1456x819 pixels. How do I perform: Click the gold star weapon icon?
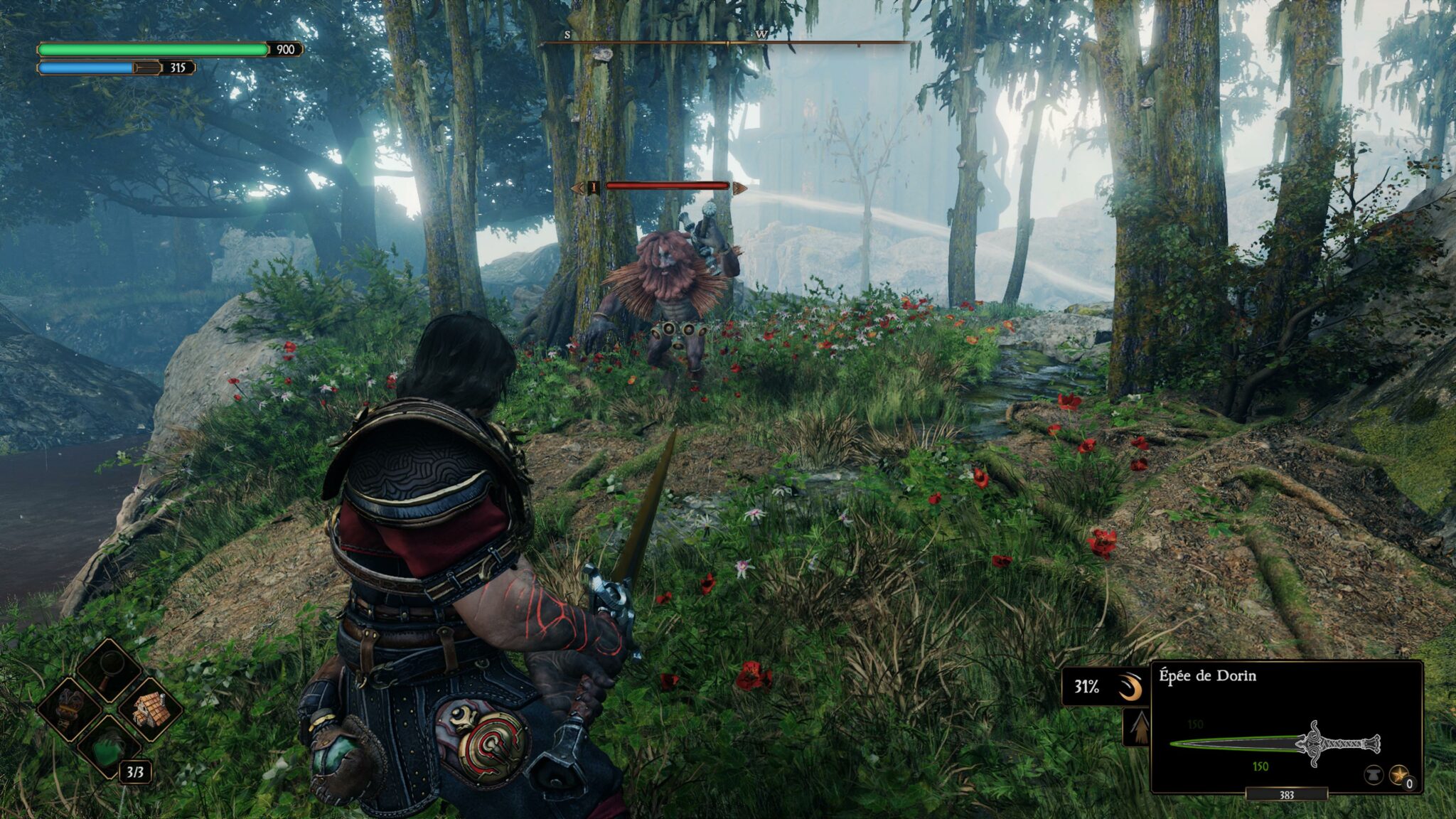pyautogui.click(x=1398, y=773)
